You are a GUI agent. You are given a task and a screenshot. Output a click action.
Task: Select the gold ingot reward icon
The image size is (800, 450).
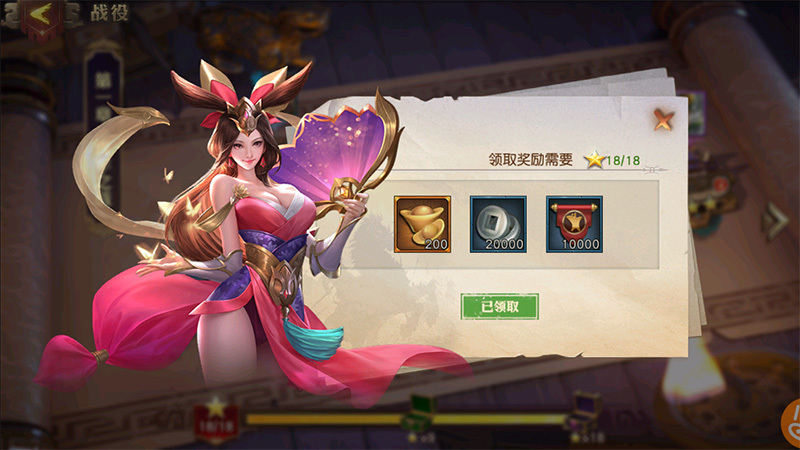tap(422, 223)
